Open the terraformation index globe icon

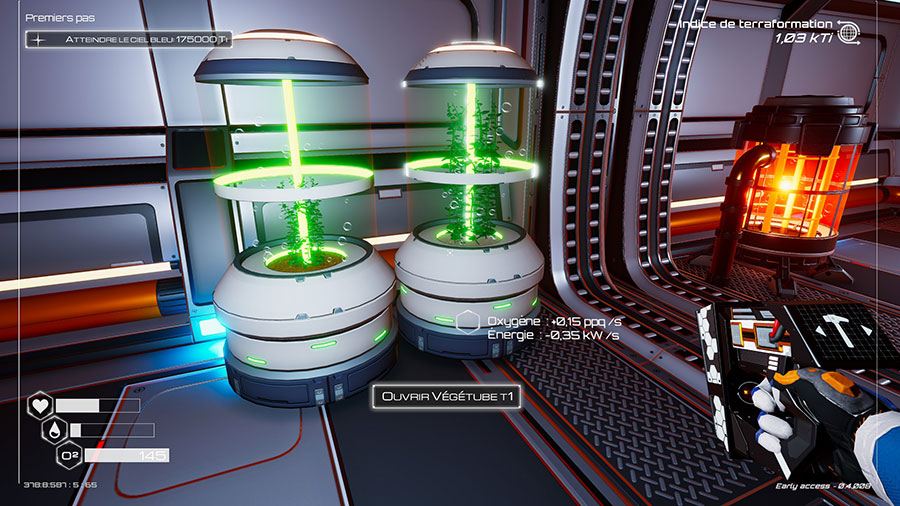coord(850,31)
